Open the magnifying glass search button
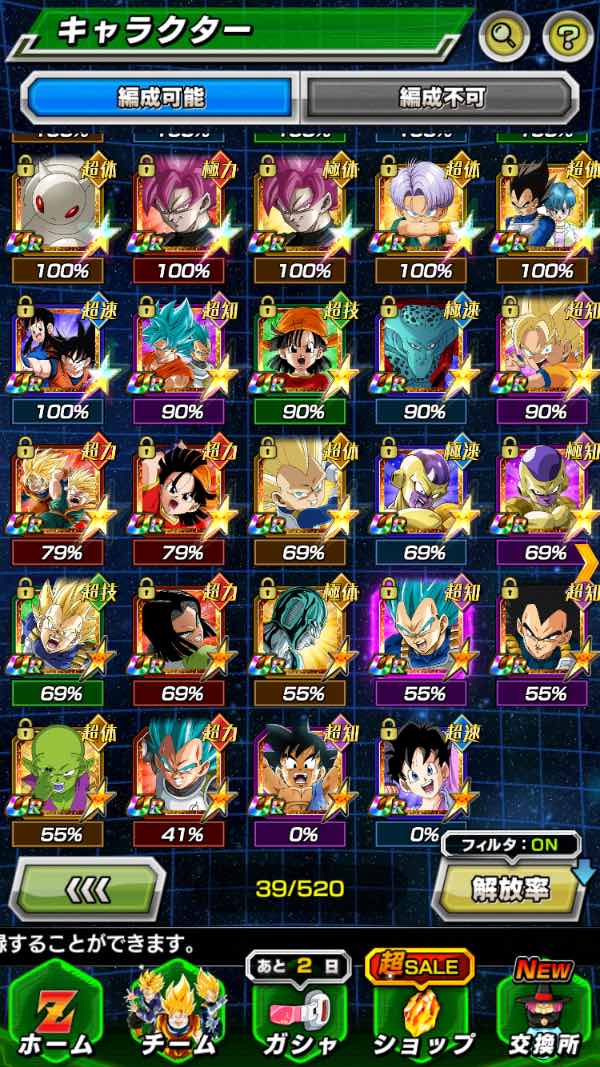This screenshot has height=1067, width=600. (x=505, y=37)
